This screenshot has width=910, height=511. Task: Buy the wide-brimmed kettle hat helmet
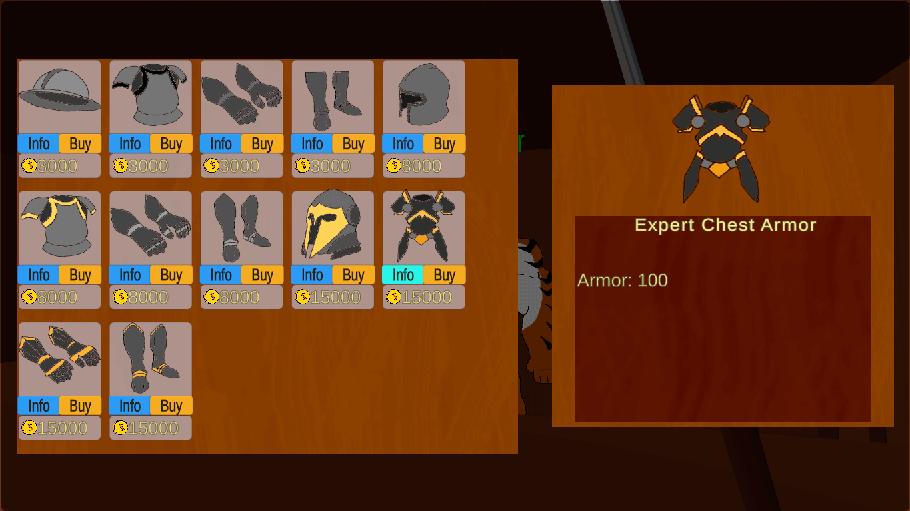click(x=80, y=143)
